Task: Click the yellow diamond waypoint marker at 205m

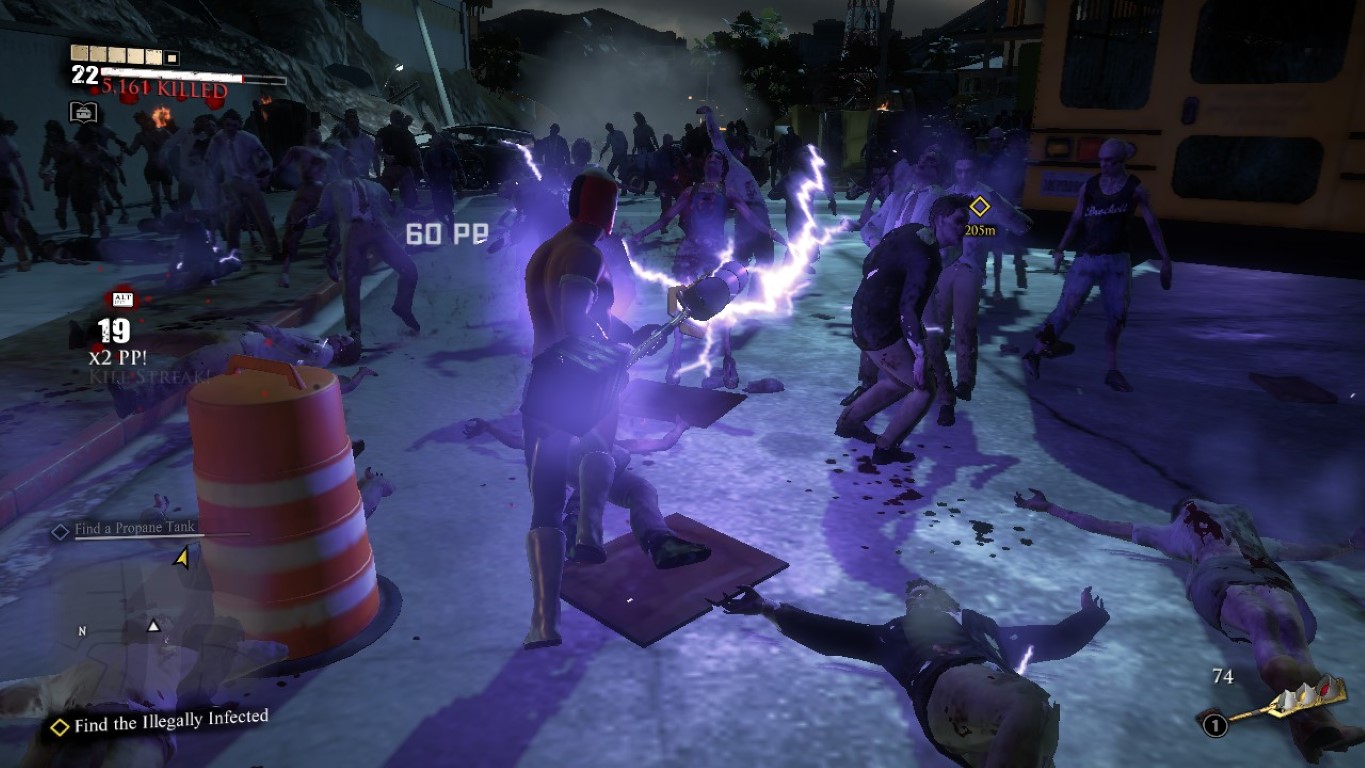Action: click(x=980, y=206)
